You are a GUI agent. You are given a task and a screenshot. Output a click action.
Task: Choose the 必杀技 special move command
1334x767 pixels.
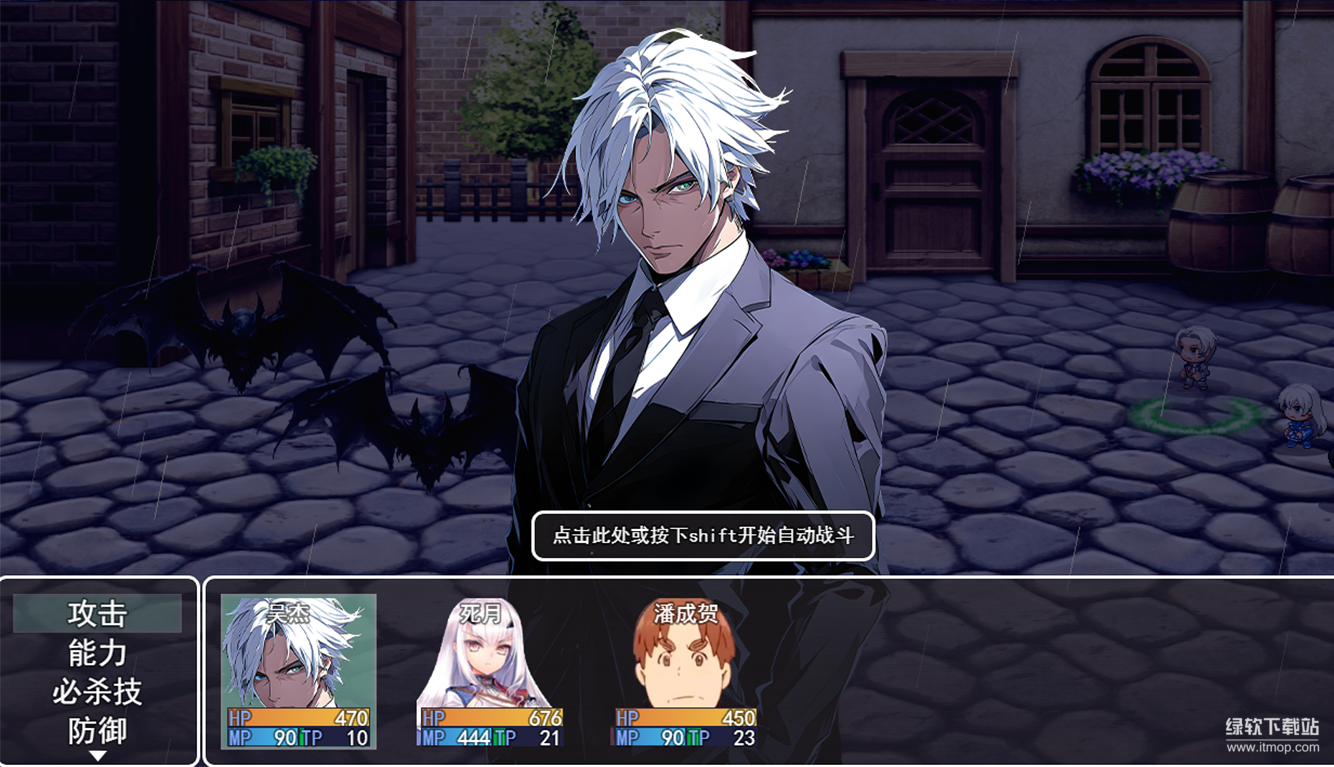click(x=97, y=691)
